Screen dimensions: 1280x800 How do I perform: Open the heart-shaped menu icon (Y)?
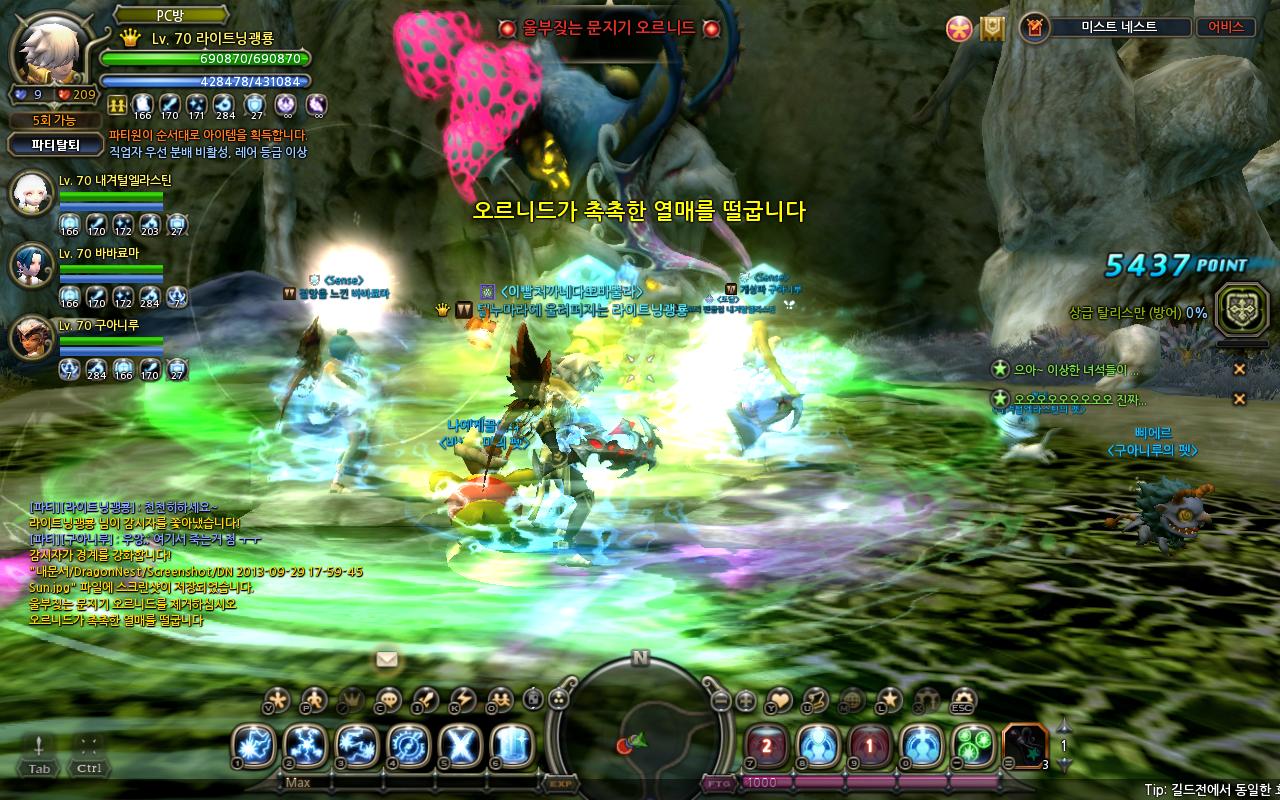tap(778, 699)
